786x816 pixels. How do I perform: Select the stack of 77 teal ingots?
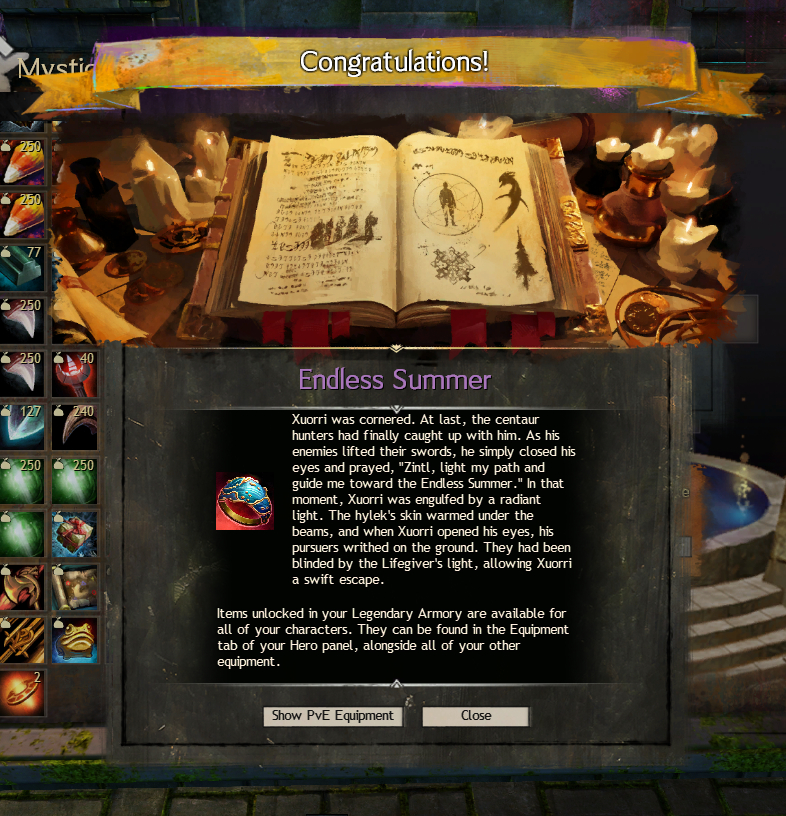click(x=22, y=269)
